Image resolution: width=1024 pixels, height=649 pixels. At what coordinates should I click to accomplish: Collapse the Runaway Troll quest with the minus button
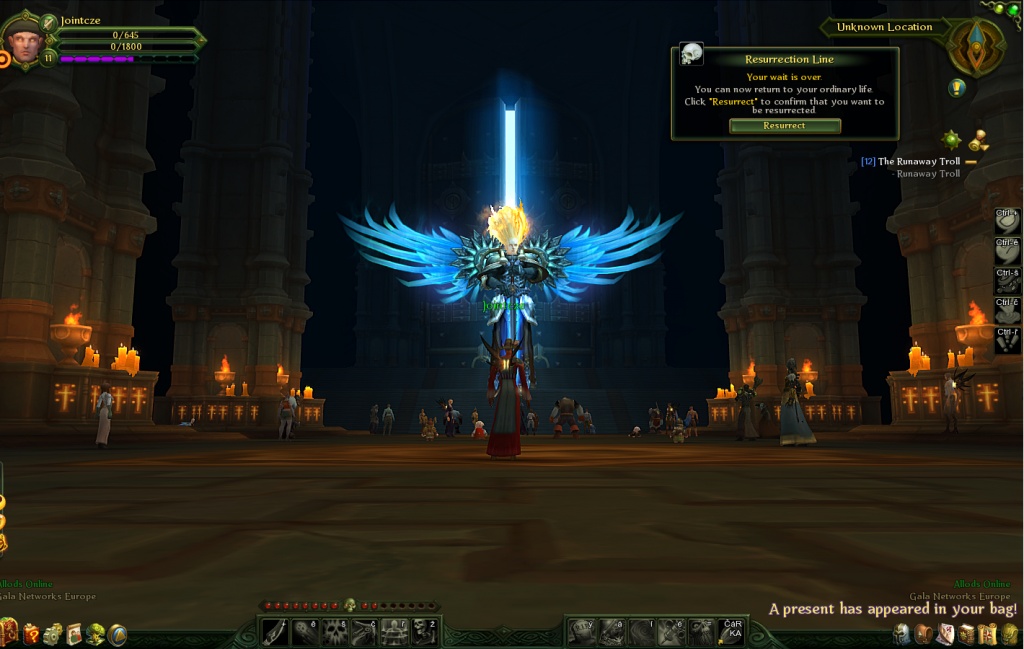coord(970,162)
